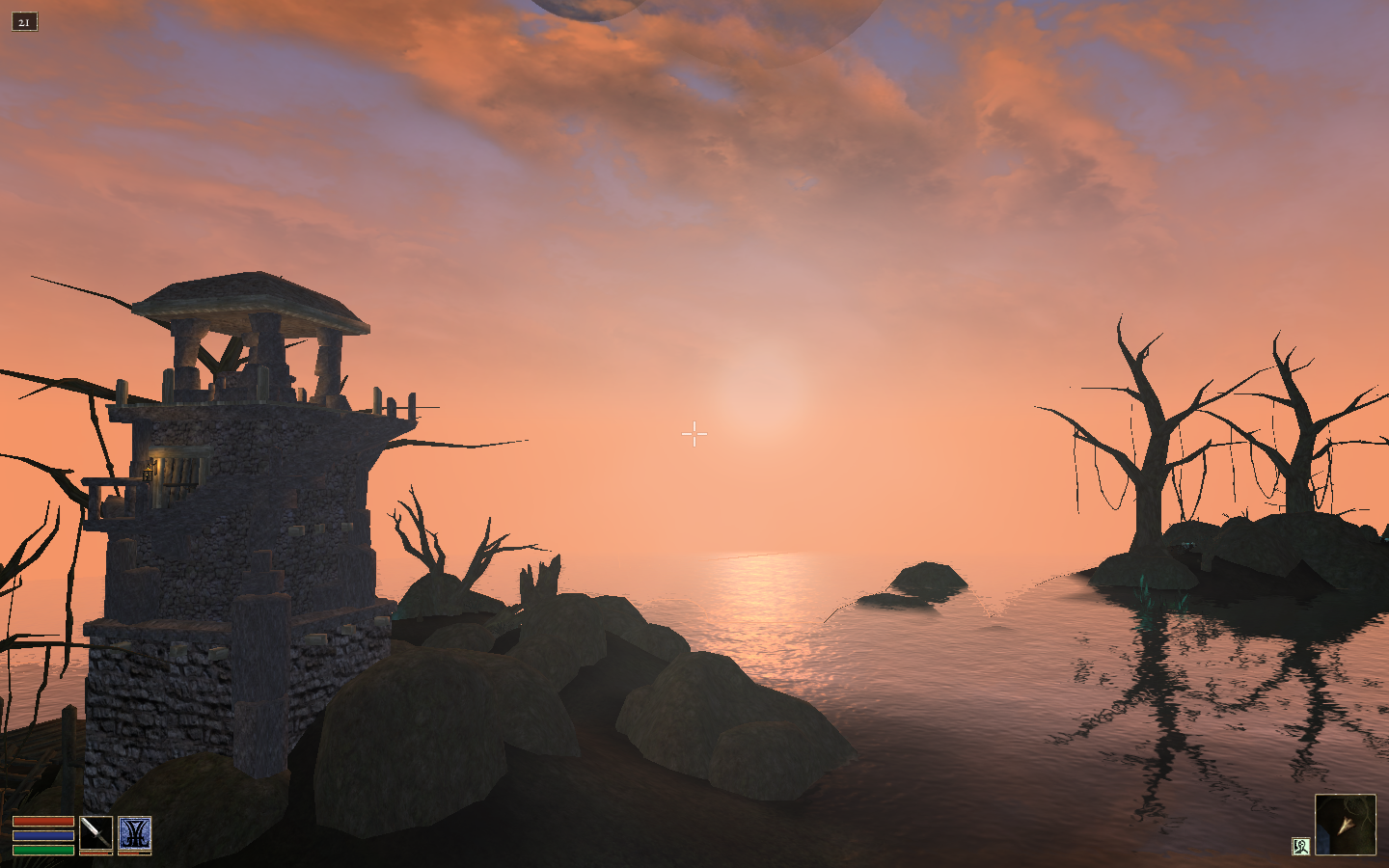Open the minimap in the corner
Image resolution: width=1389 pixels, height=868 pixels.
click(x=1345, y=824)
